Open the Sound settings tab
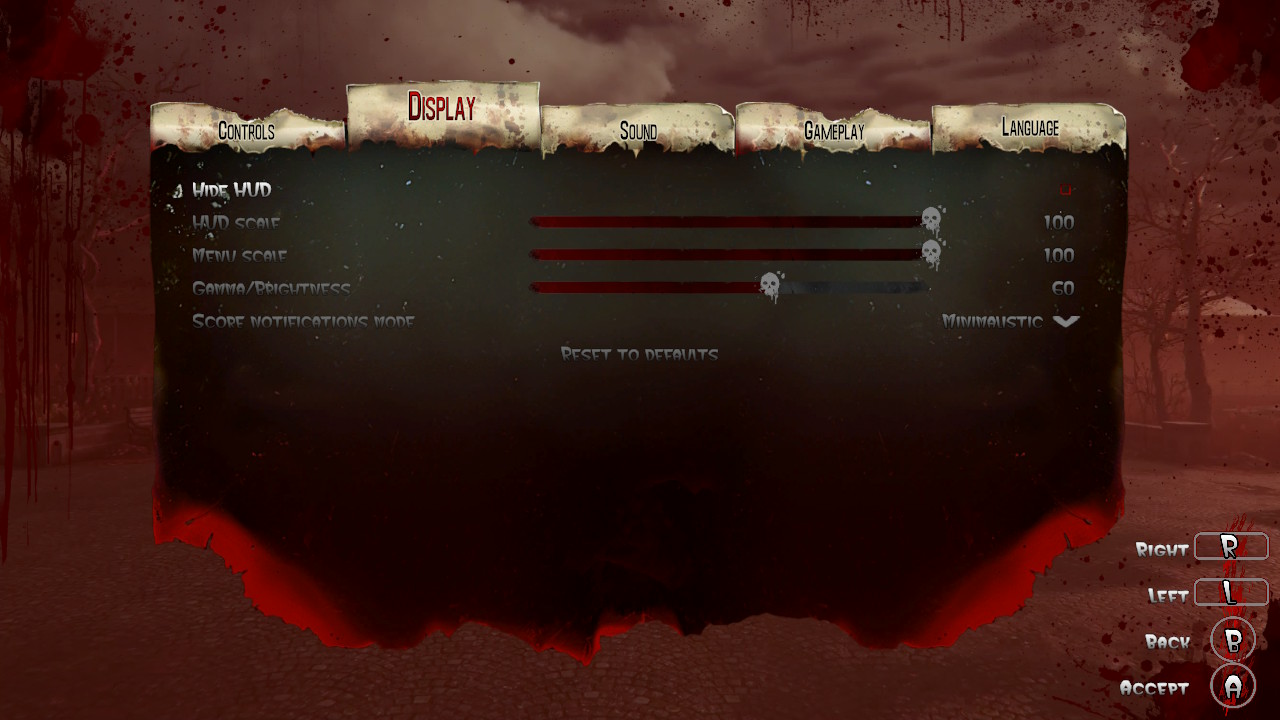 (638, 131)
